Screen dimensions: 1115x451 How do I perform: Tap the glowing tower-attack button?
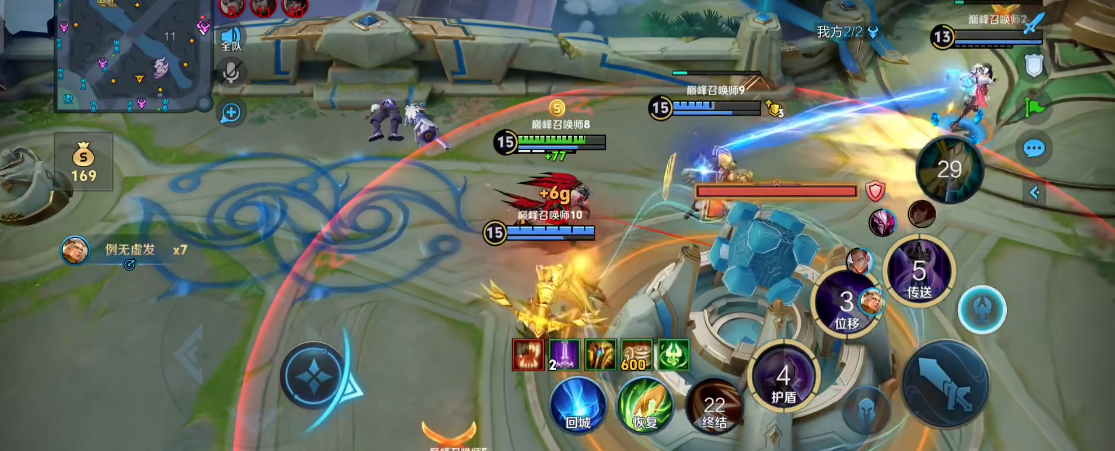(982, 310)
